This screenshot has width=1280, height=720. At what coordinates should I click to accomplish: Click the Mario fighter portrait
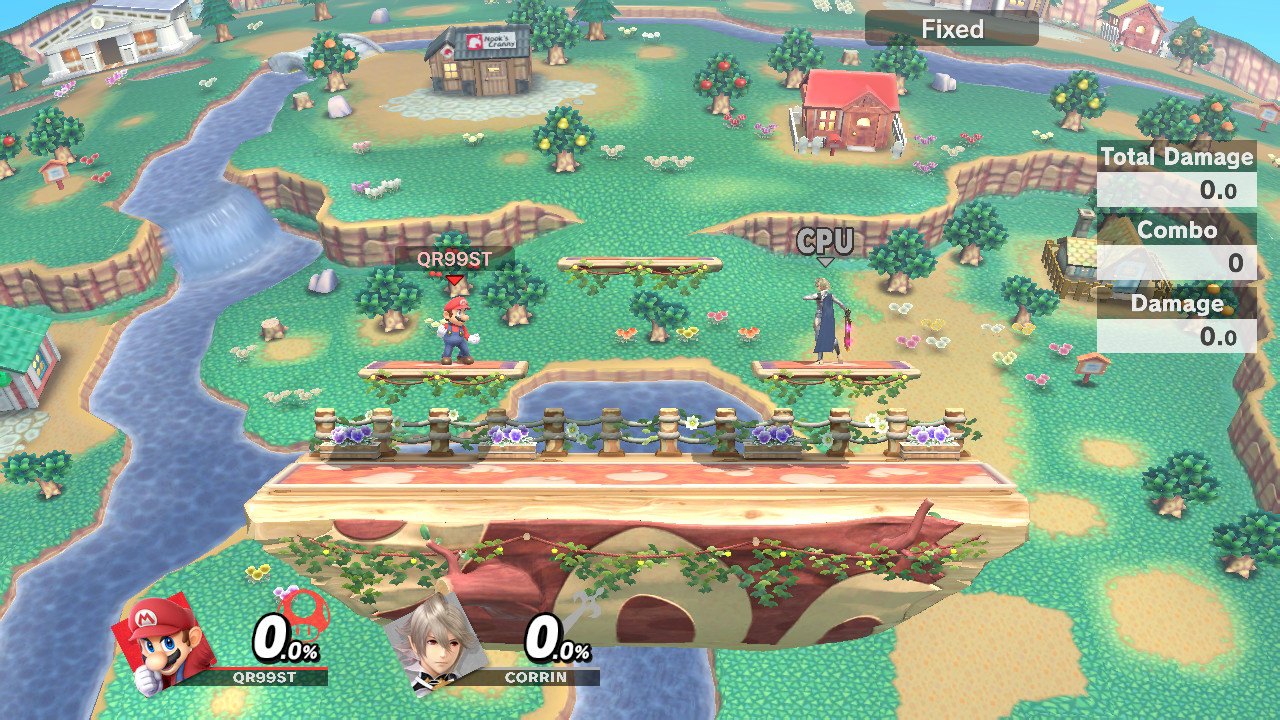tap(164, 642)
